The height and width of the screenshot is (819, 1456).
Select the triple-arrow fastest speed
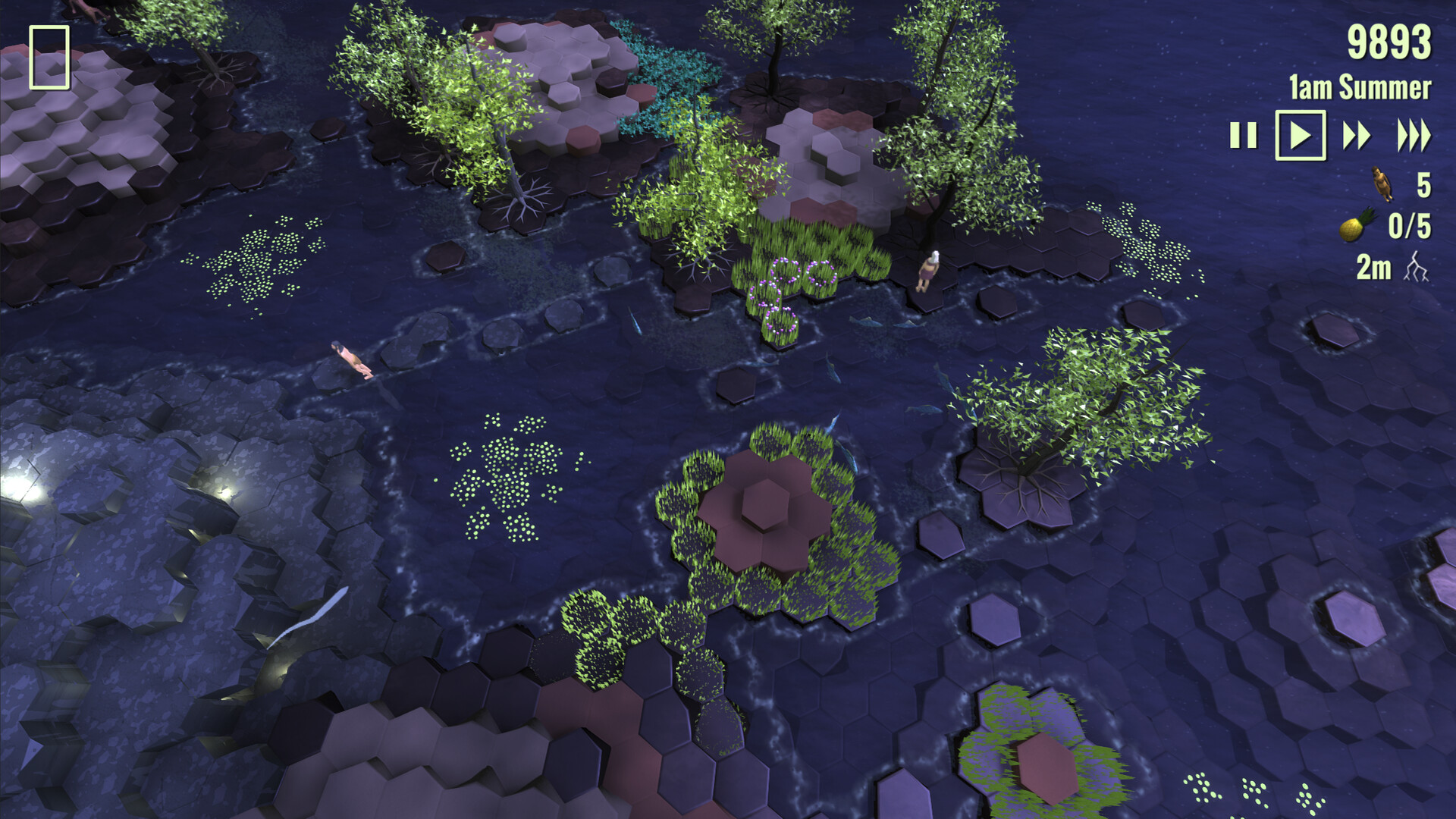1412,135
